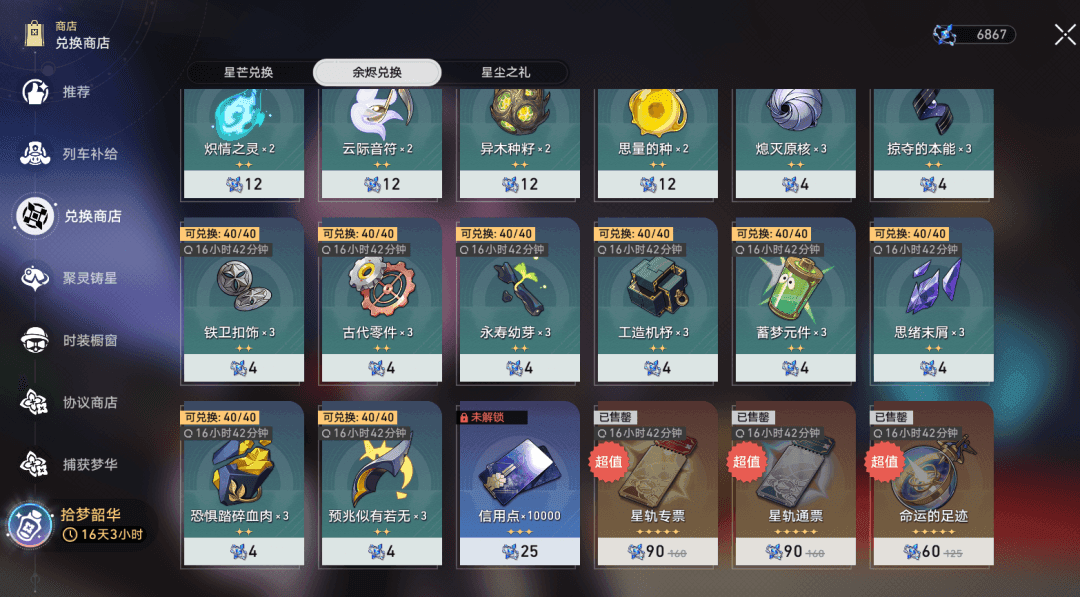Select the 余烬兑换 tab
This screenshot has width=1080, height=597.
pos(377,72)
